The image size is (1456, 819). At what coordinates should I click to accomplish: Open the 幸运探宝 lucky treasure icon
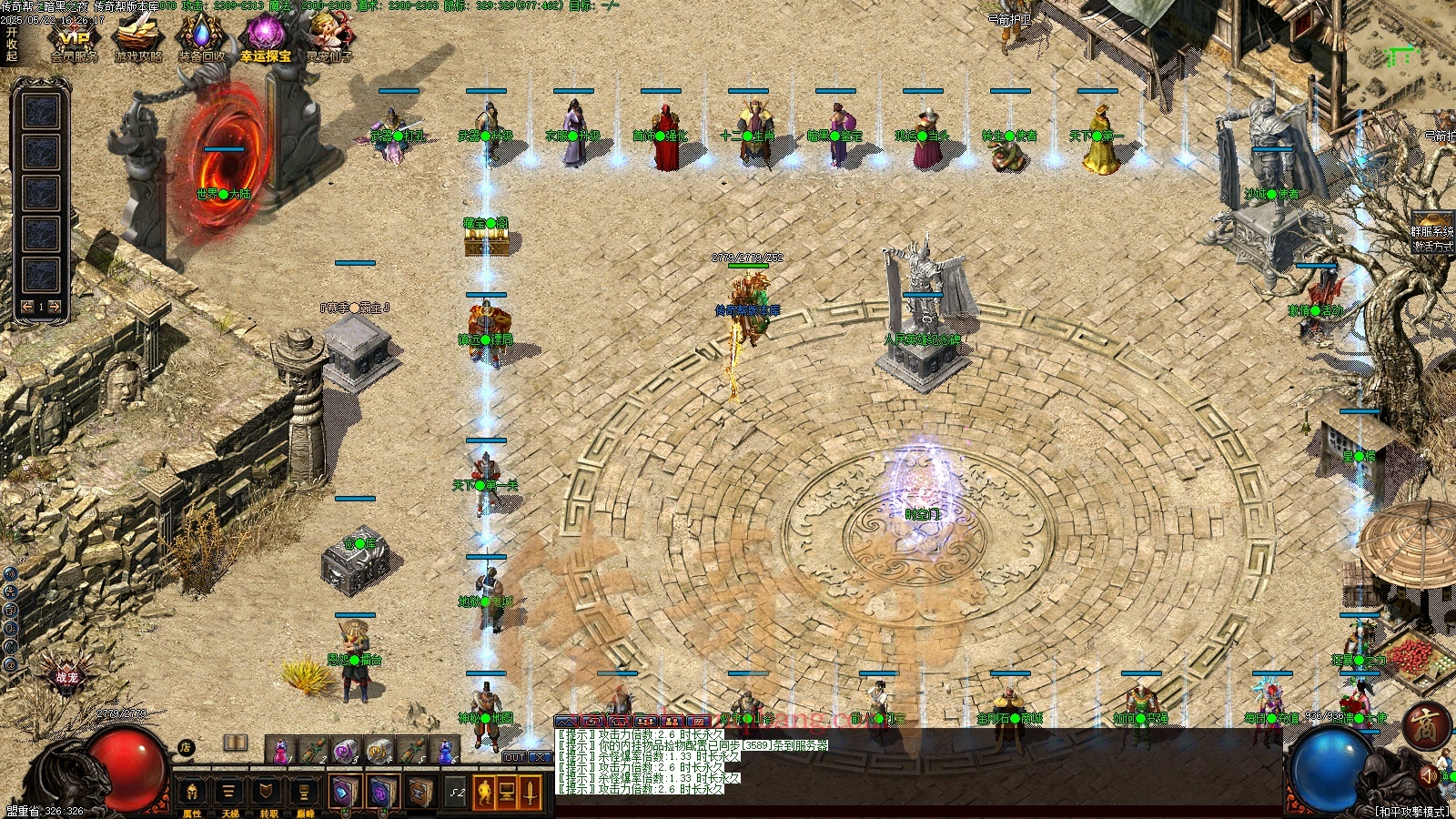tap(266, 39)
